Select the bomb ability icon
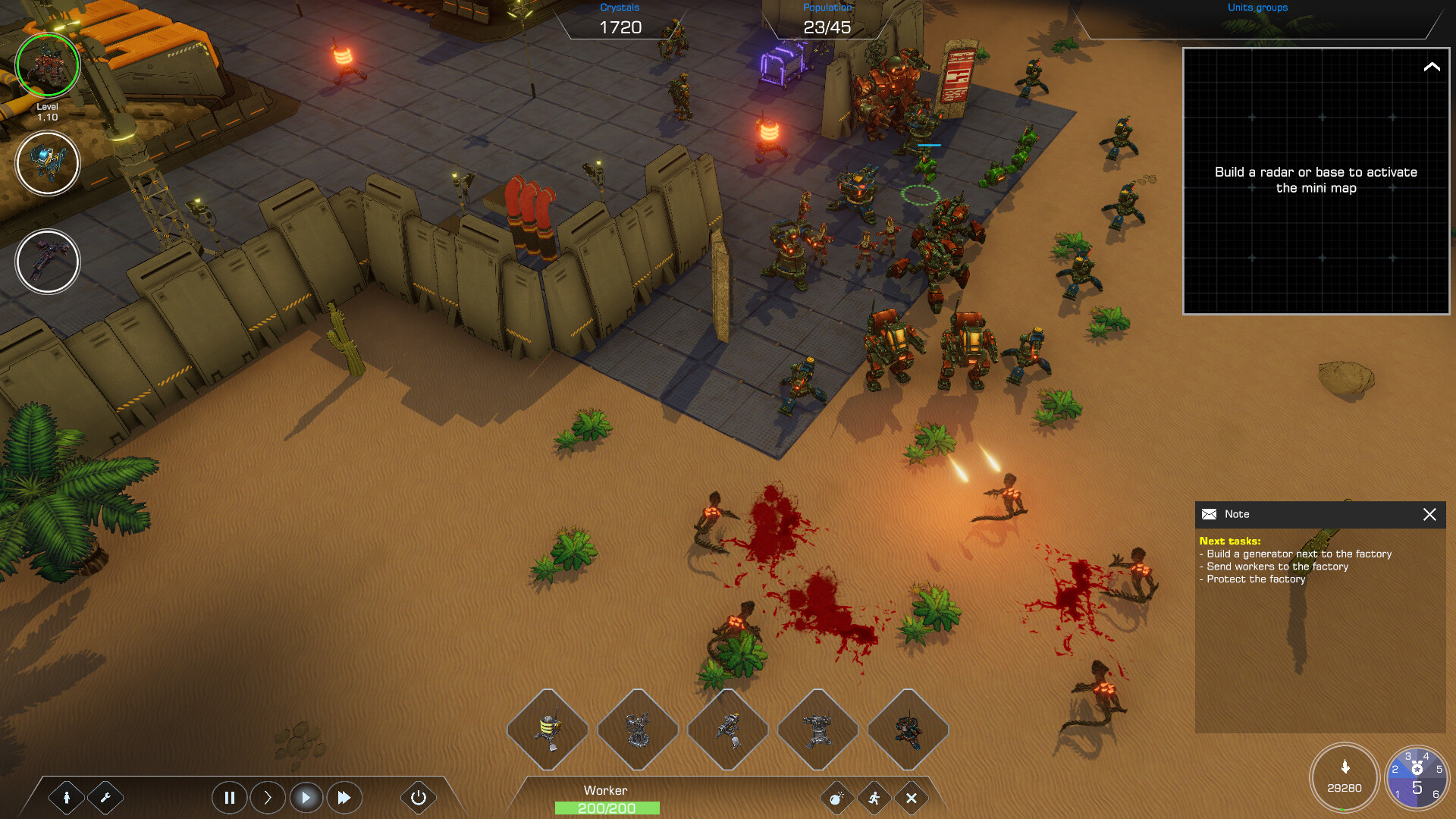This screenshot has height=819, width=1456. (x=837, y=798)
